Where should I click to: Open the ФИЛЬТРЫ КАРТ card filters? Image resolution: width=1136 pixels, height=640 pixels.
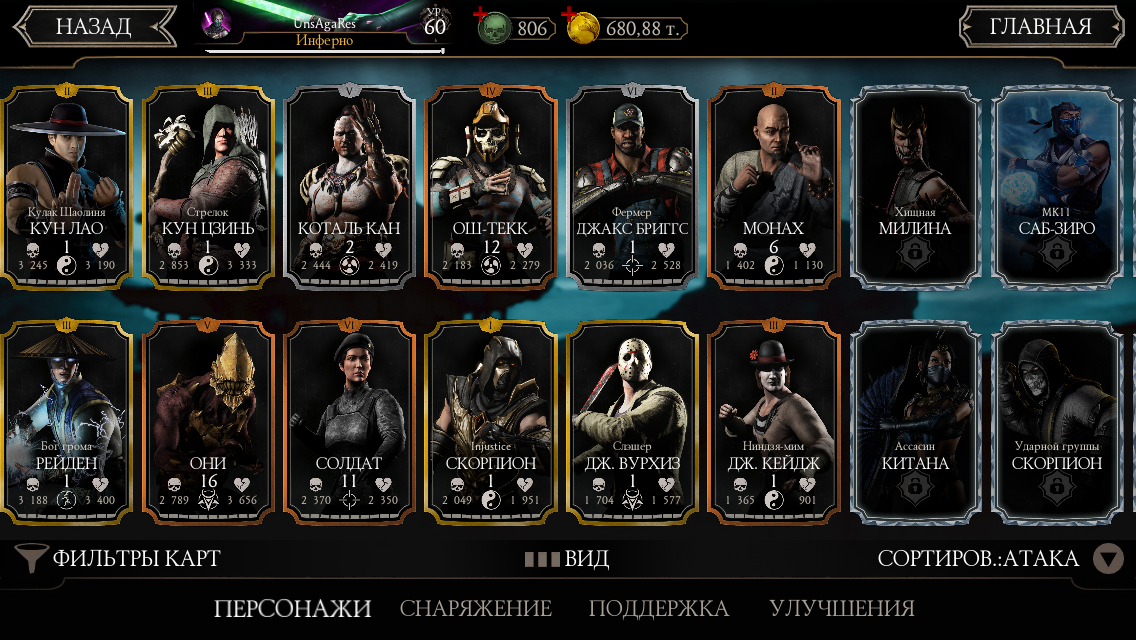point(120,558)
